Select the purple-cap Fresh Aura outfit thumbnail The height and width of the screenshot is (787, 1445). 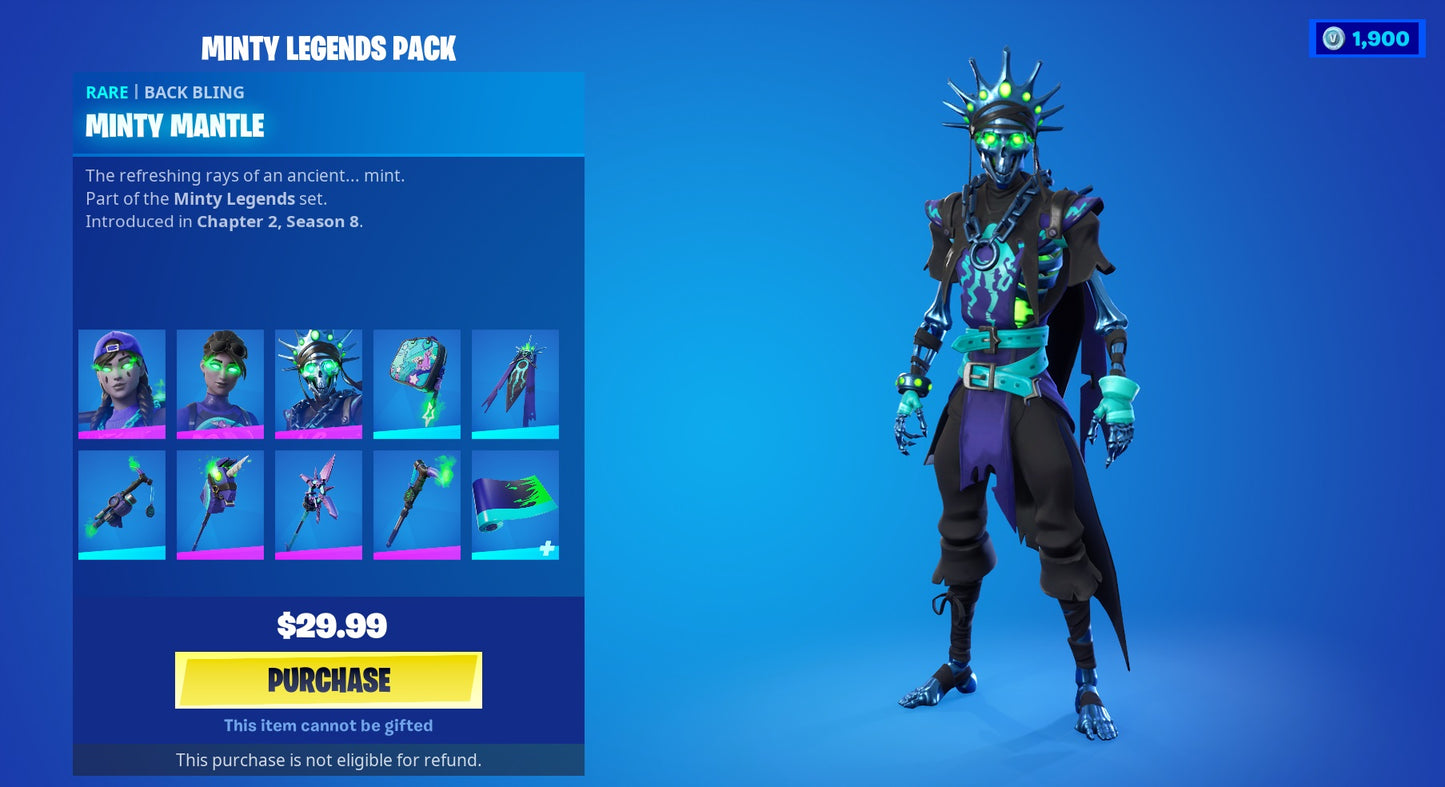click(x=121, y=383)
